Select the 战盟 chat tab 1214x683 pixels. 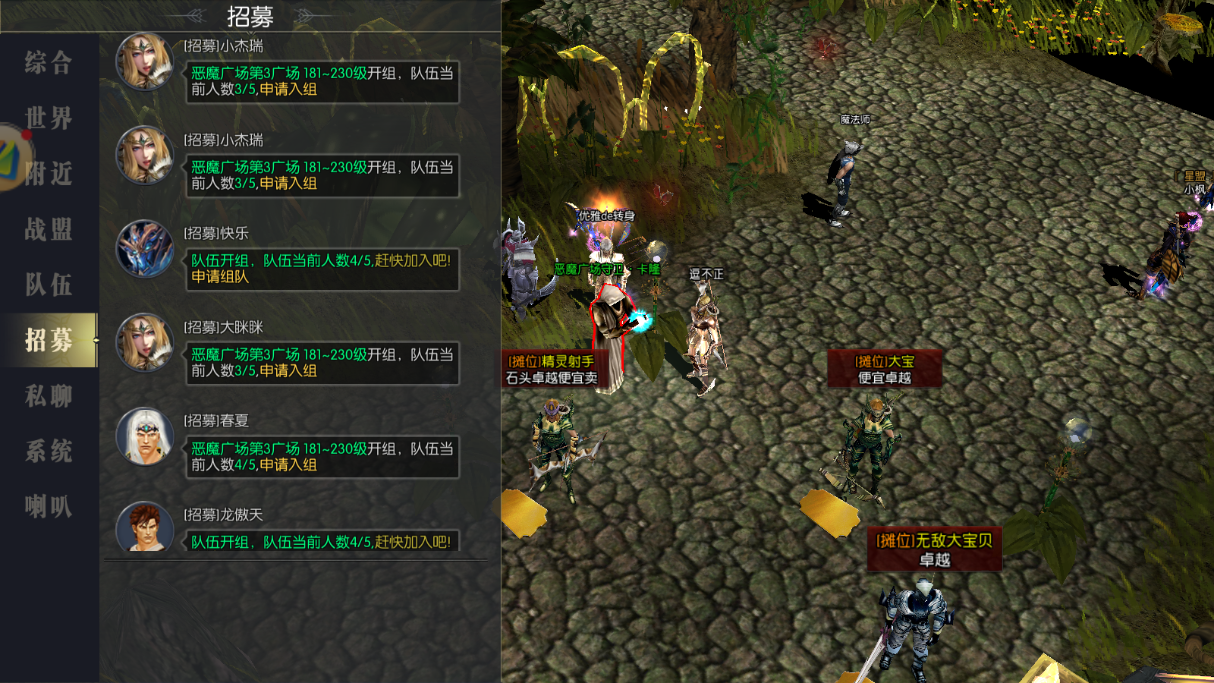49,229
